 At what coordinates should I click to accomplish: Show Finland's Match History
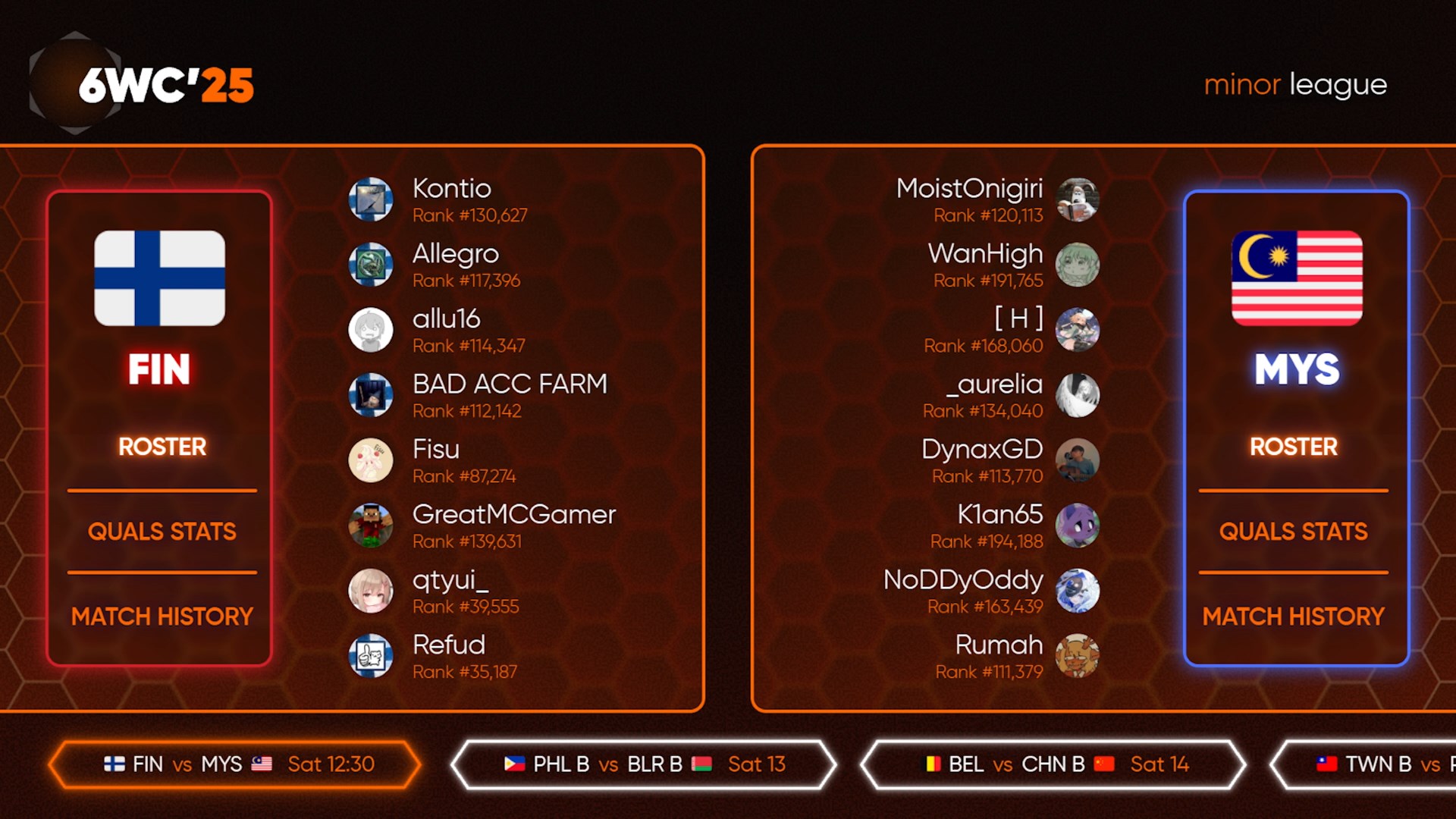(x=162, y=617)
